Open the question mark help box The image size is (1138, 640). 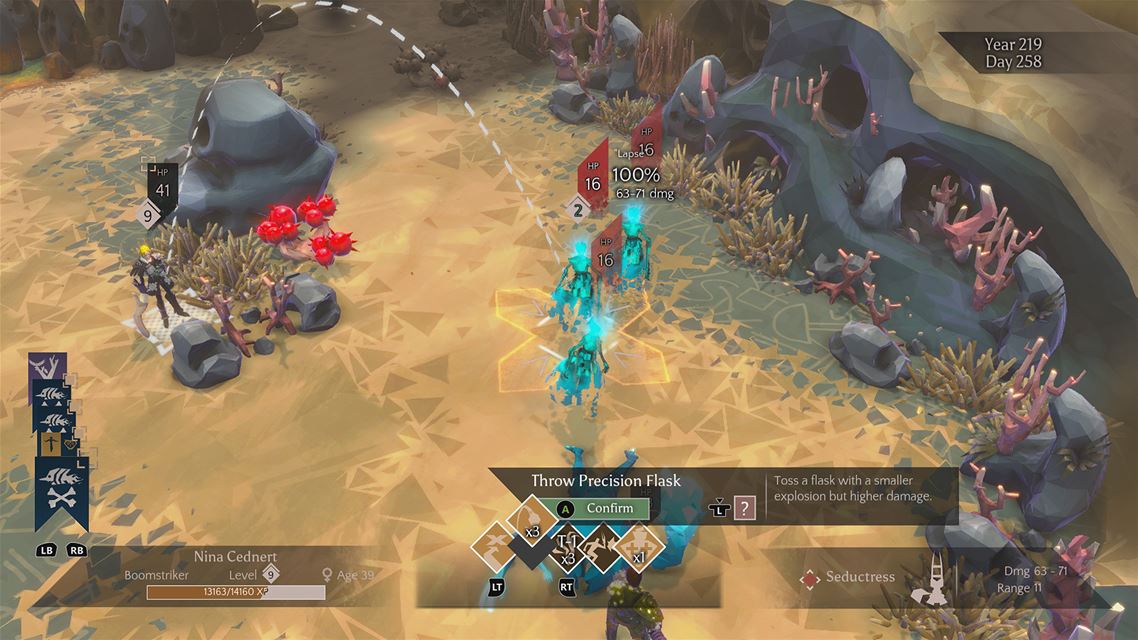(744, 508)
